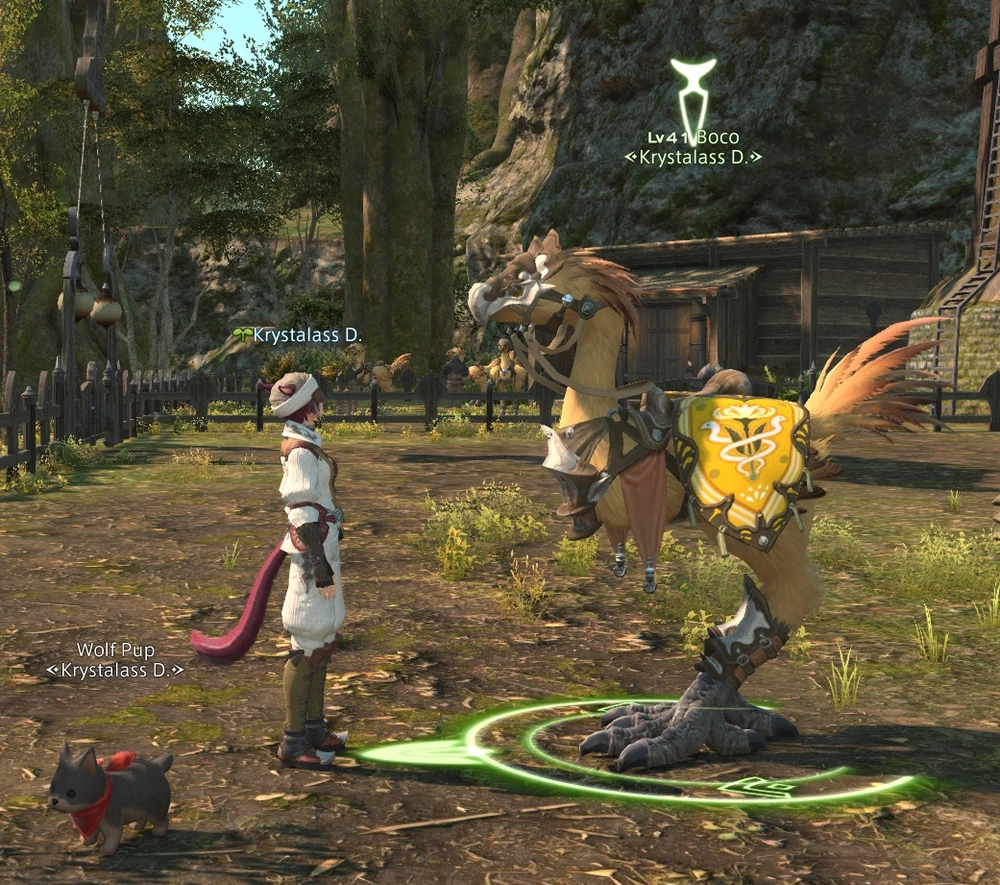Target the Krystalass D. player nameplate
This screenshot has width=1000, height=885.
click(x=306, y=336)
